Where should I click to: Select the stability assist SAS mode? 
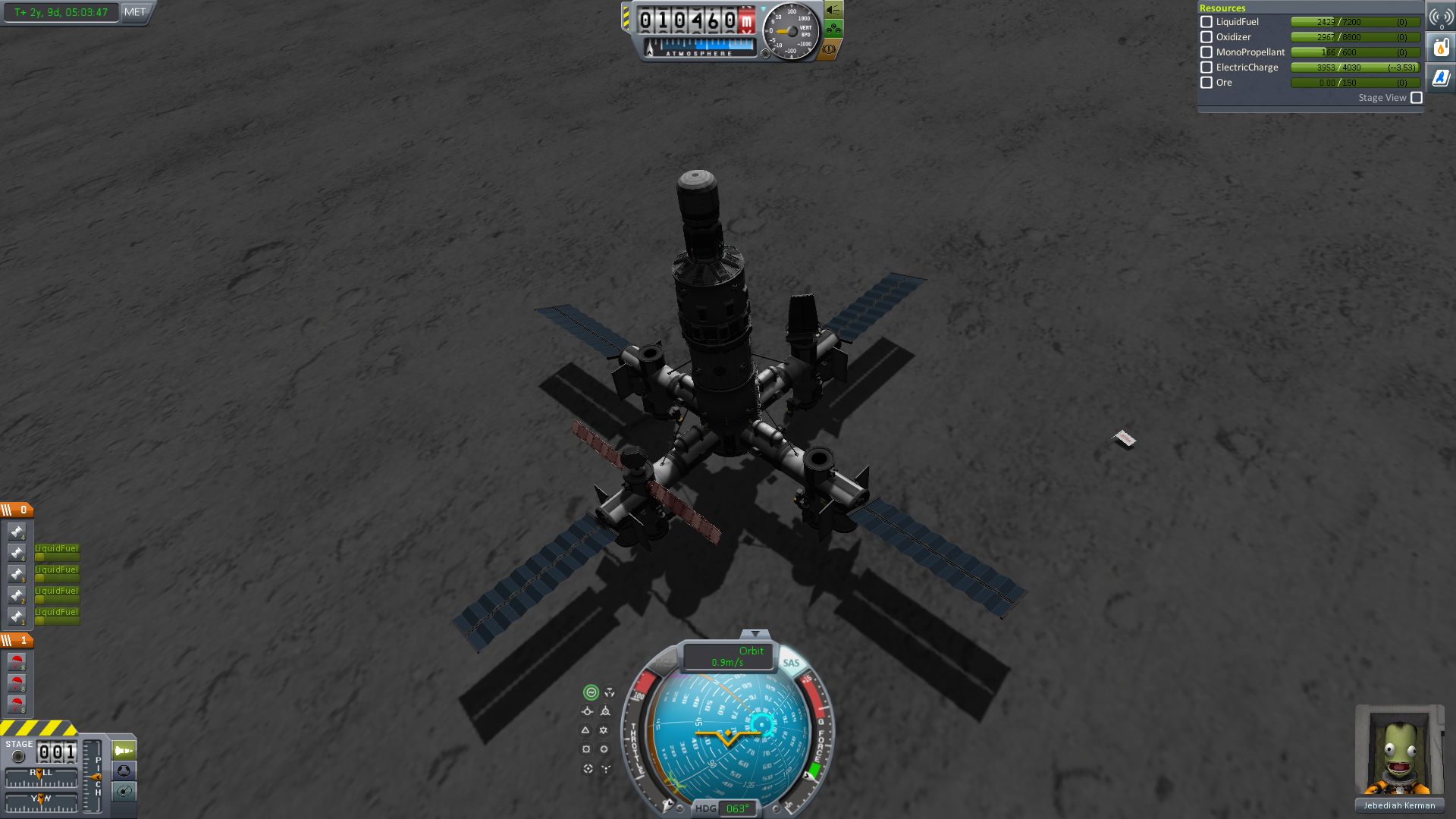coord(591,692)
